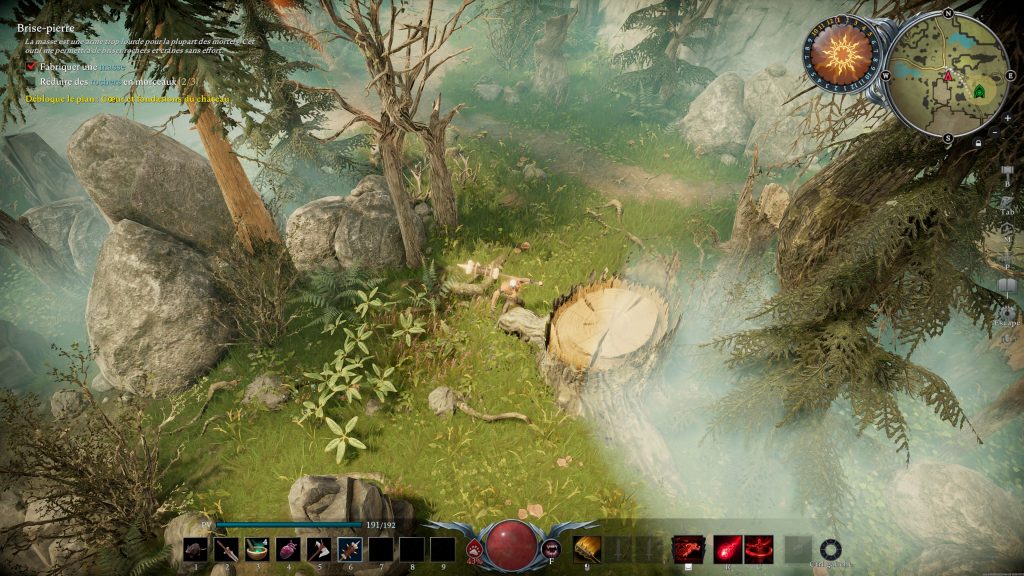Zoom out the minimap with minus button

994,132
